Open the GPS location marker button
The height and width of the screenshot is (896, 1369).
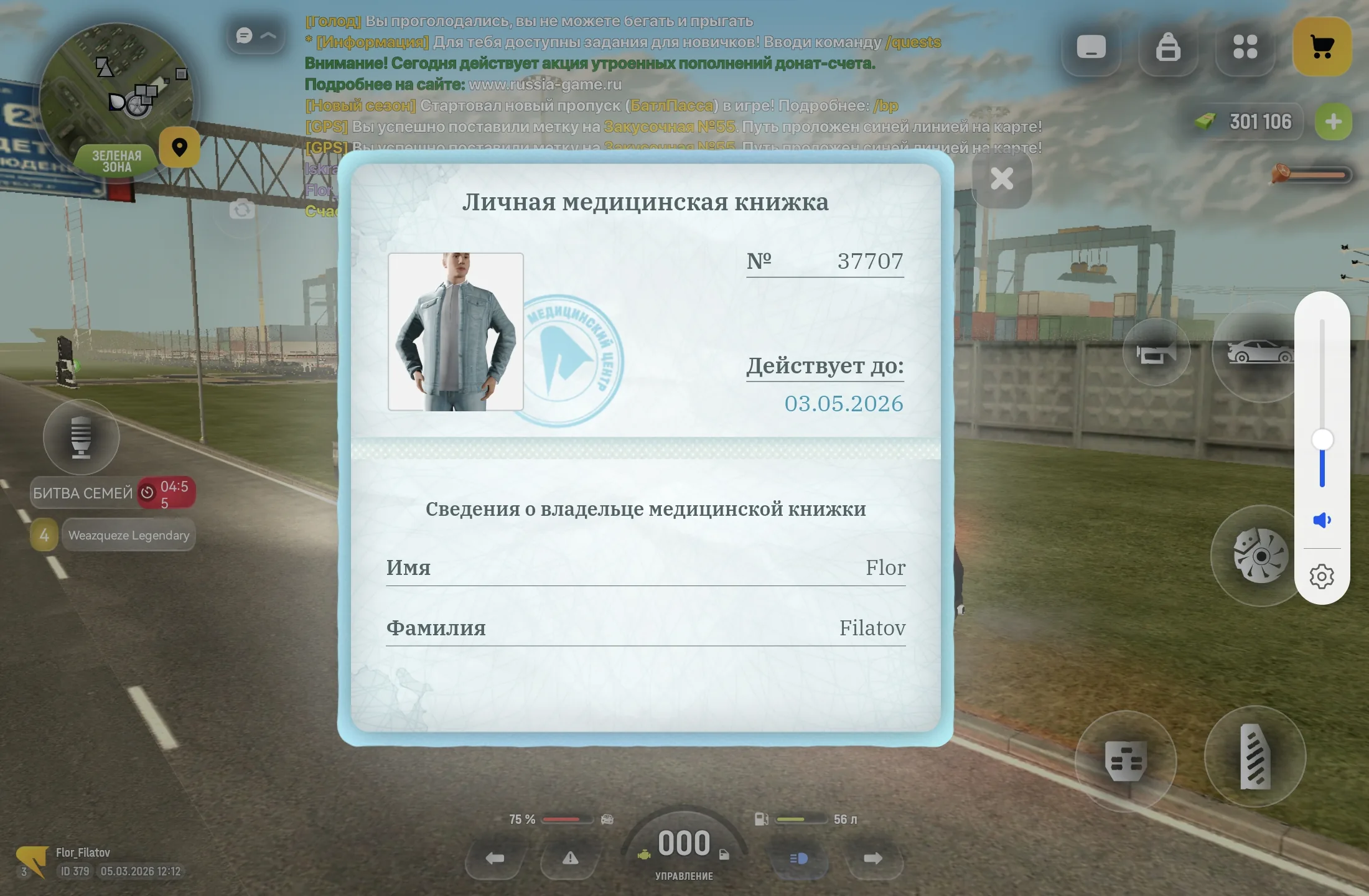coord(180,147)
